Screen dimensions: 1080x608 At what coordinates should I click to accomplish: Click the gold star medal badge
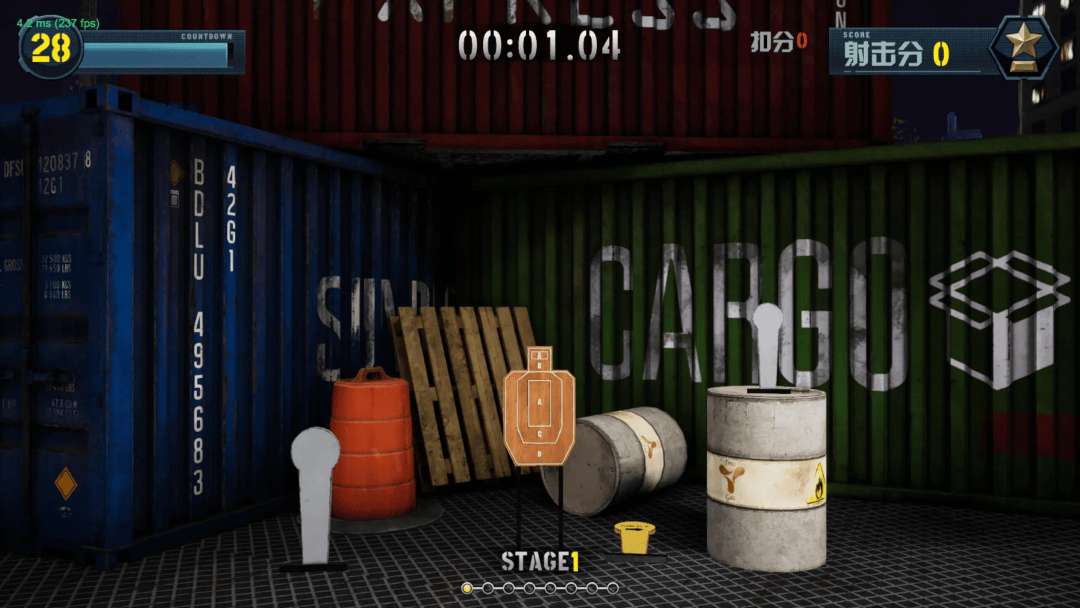[x=1023, y=45]
